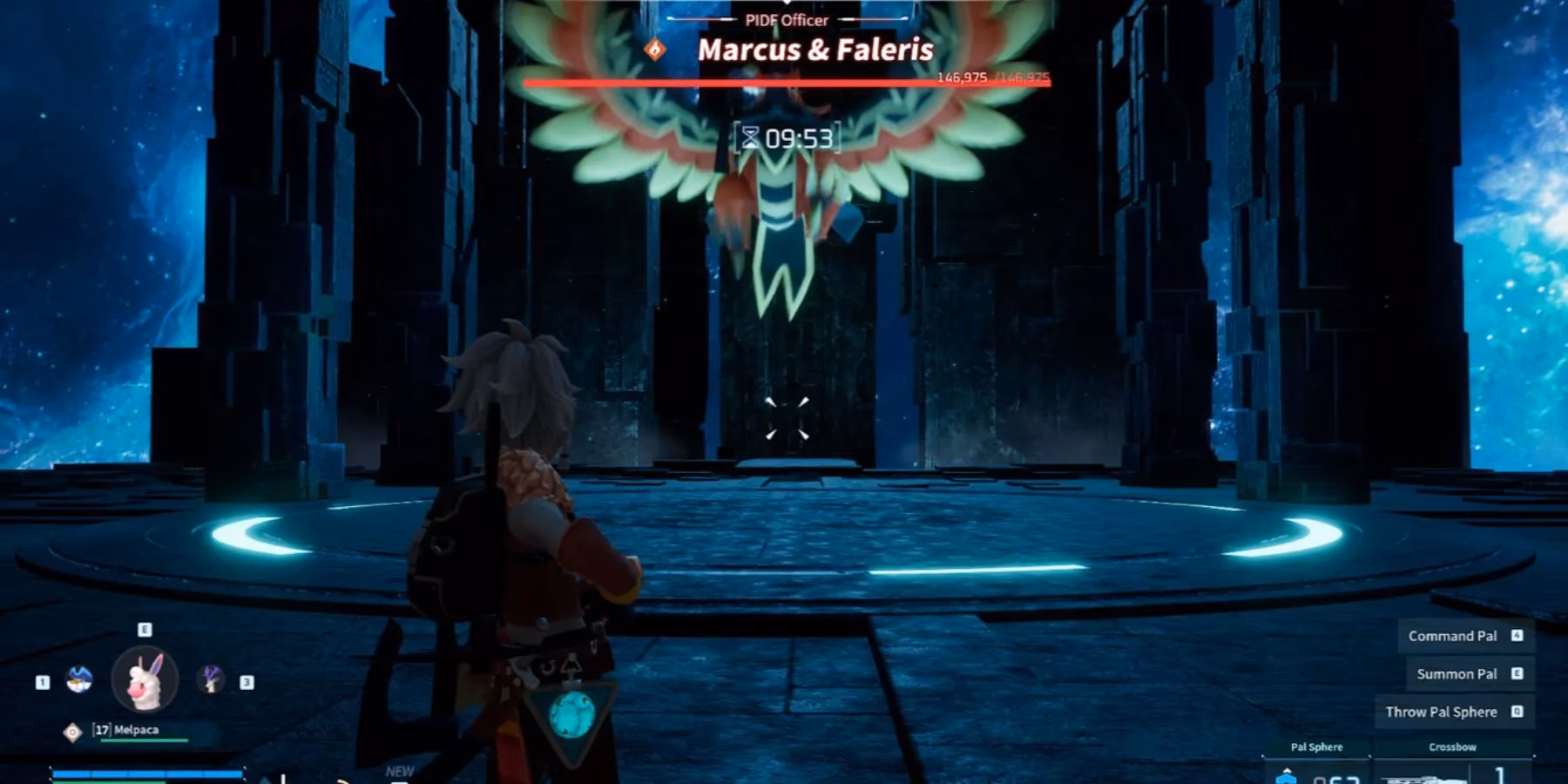Click Melpaca's green health bar
This screenshot has width=1568, height=784.
pyautogui.click(x=145, y=741)
